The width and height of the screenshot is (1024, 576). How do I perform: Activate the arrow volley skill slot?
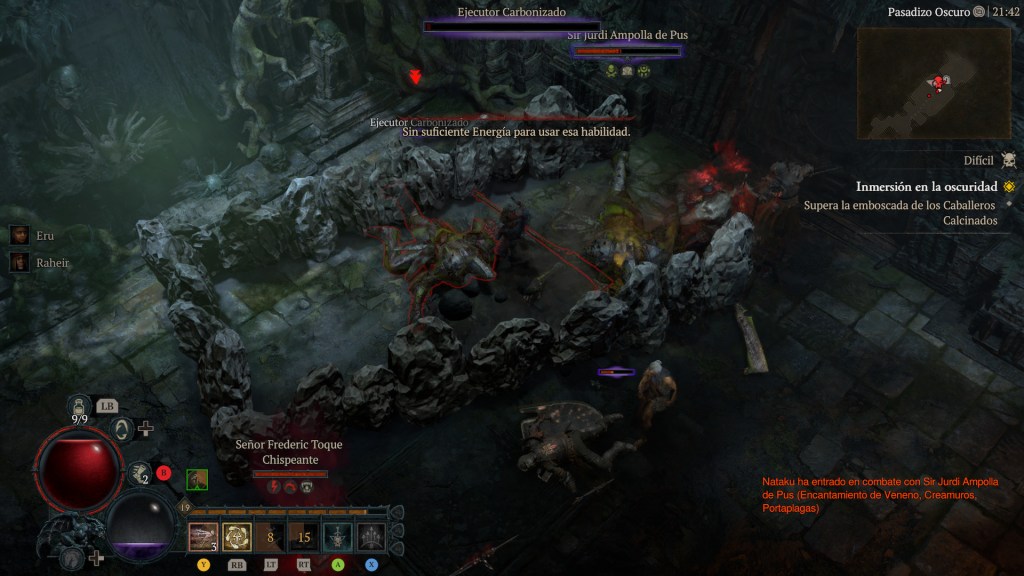click(371, 537)
